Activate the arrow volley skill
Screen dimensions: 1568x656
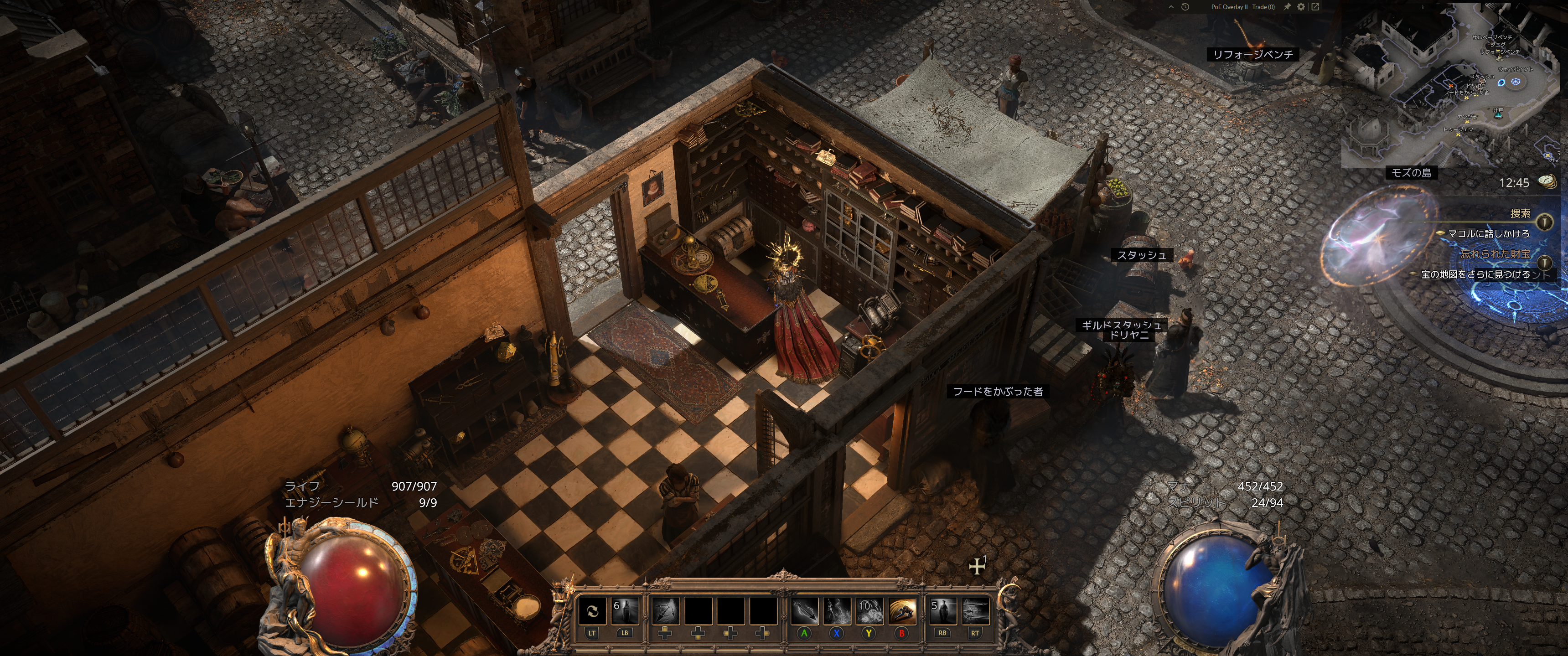click(975, 611)
